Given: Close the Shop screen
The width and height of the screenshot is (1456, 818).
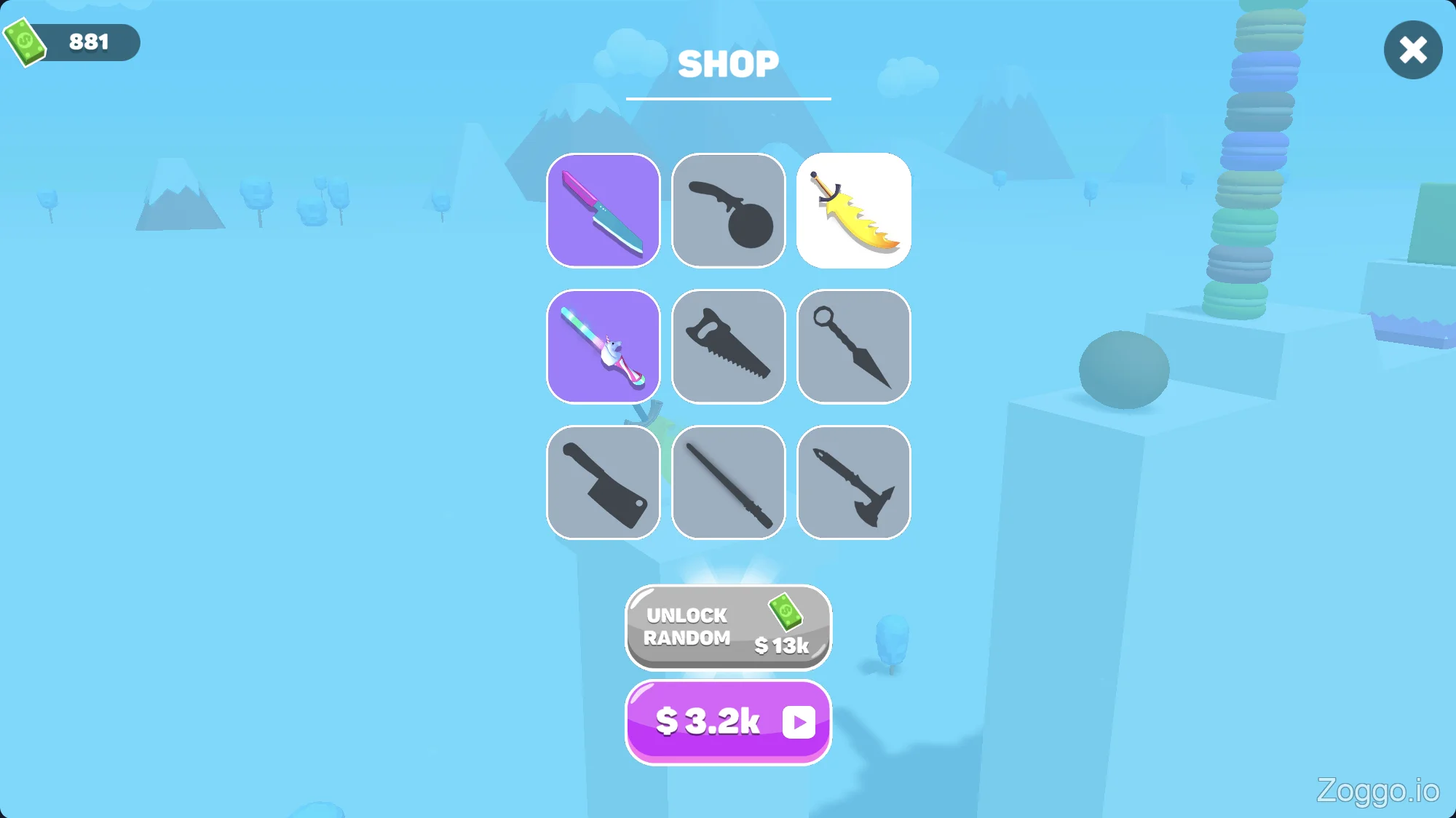Looking at the screenshot, I should (x=1412, y=49).
